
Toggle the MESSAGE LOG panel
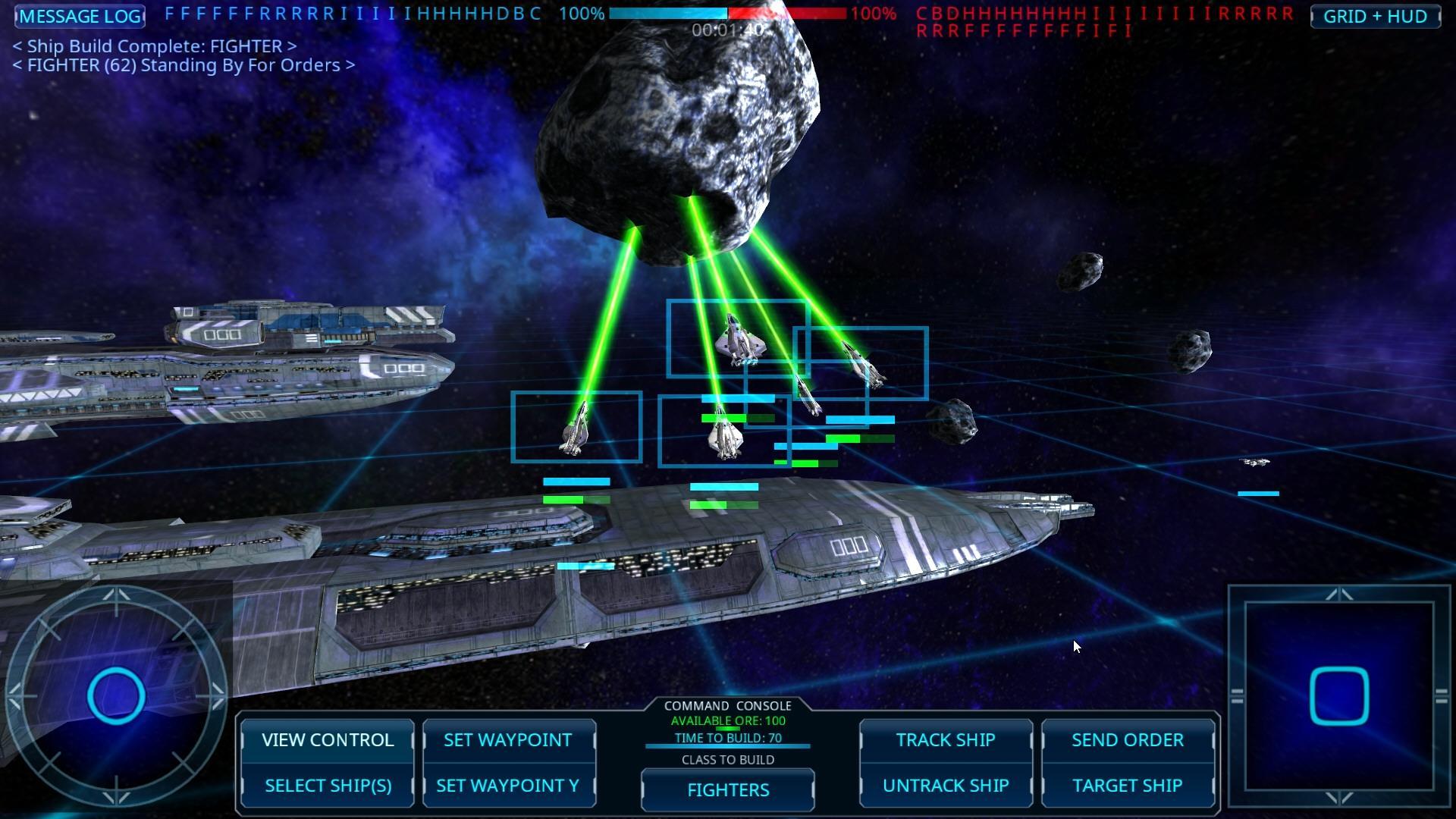(x=79, y=16)
